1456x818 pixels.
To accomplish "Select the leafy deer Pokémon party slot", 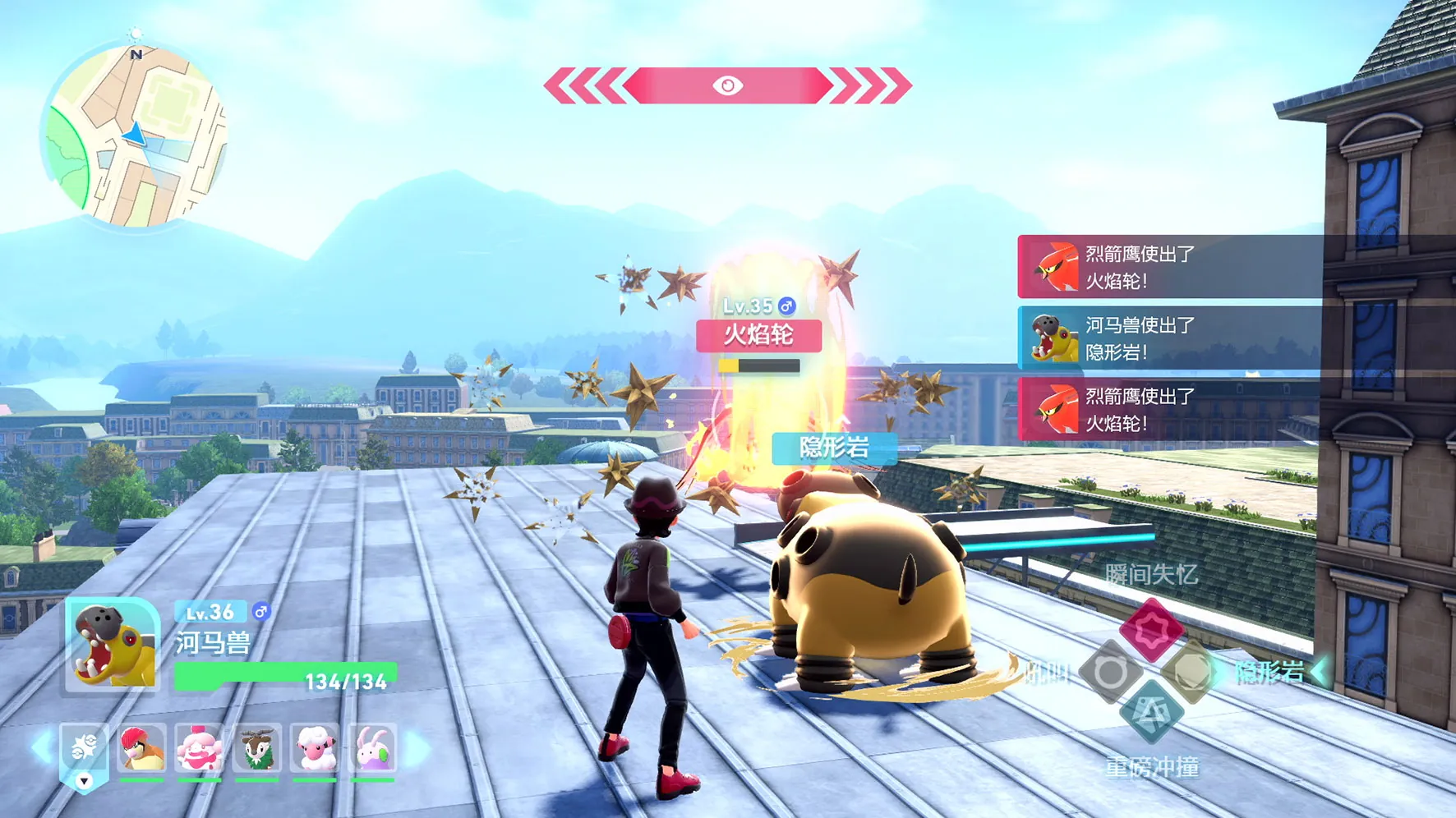I will click(257, 748).
